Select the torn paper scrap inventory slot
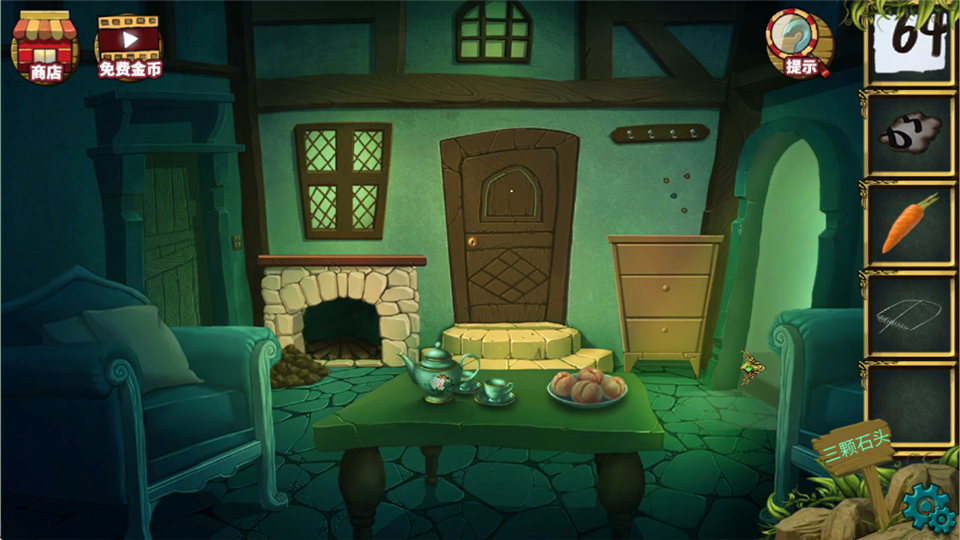Image resolution: width=960 pixels, height=540 pixels. click(910, 134)
